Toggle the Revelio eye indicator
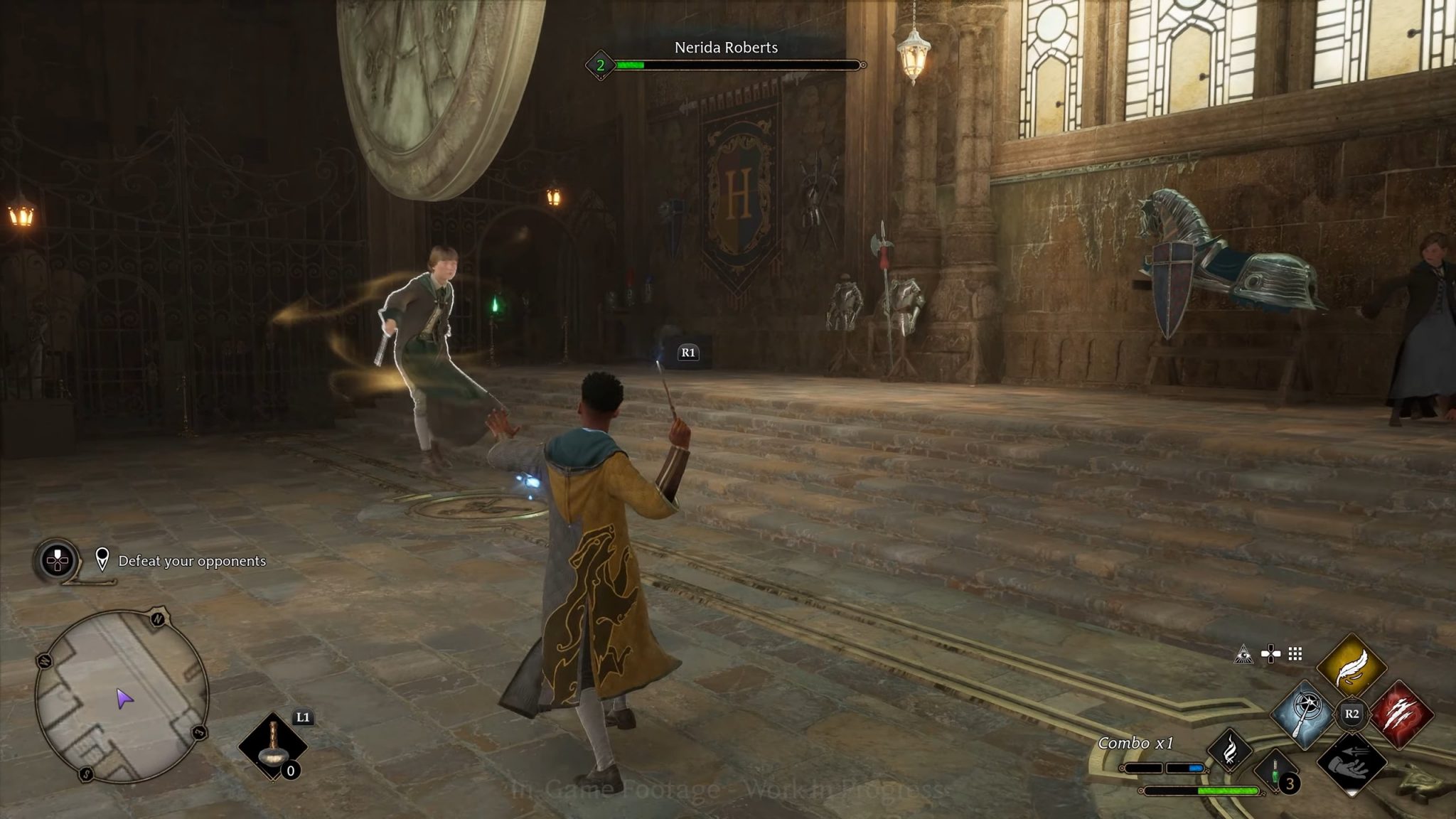This screenshot has height=819, width=1456. pyautogui.click(x=1244, y=655)
